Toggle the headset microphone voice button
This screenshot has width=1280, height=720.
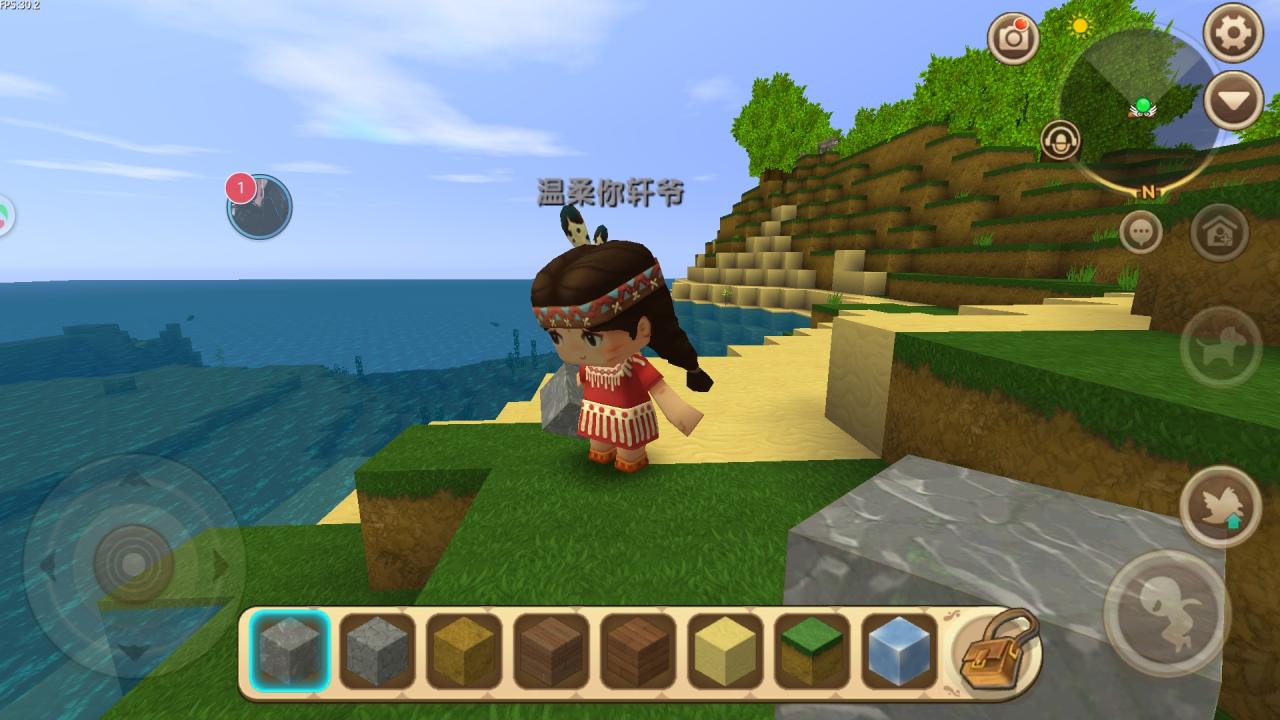tap(1060, 141)
